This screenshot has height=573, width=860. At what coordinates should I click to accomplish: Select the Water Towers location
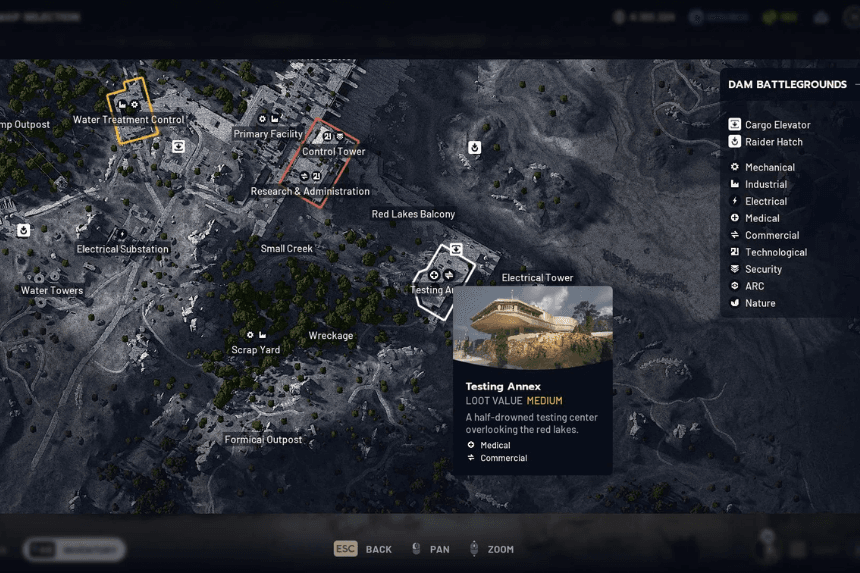52,291
